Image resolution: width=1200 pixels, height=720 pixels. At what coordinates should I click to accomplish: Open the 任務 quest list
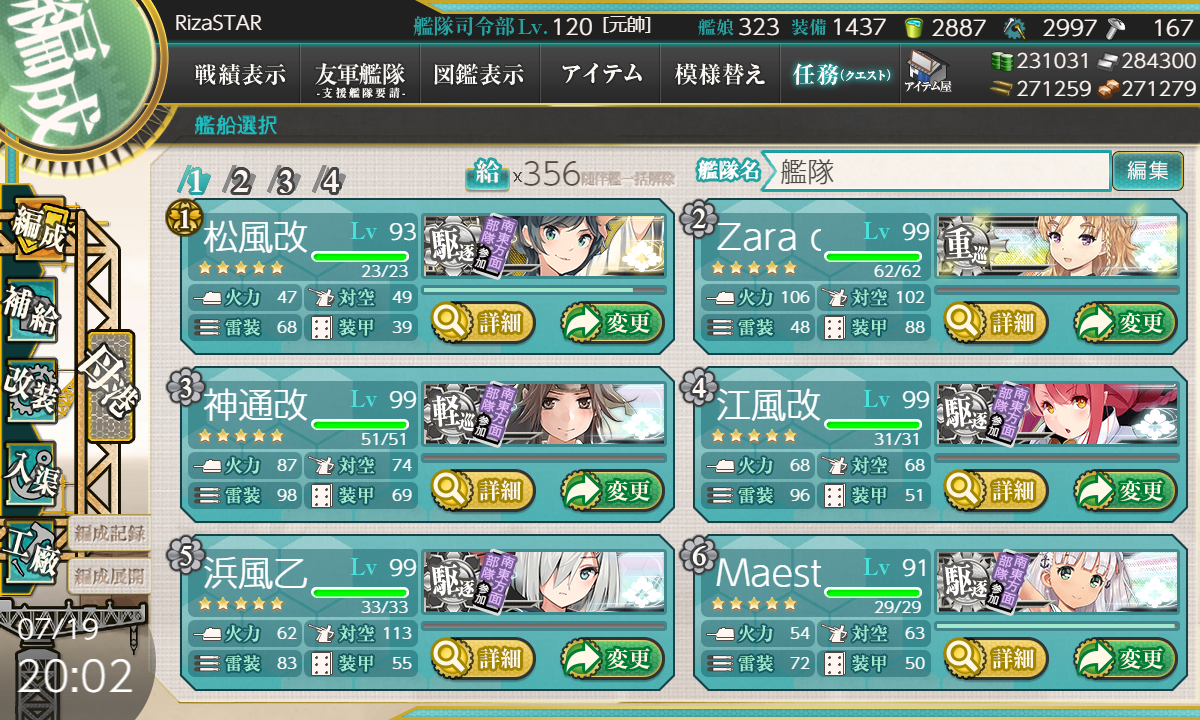pos(840,74)
